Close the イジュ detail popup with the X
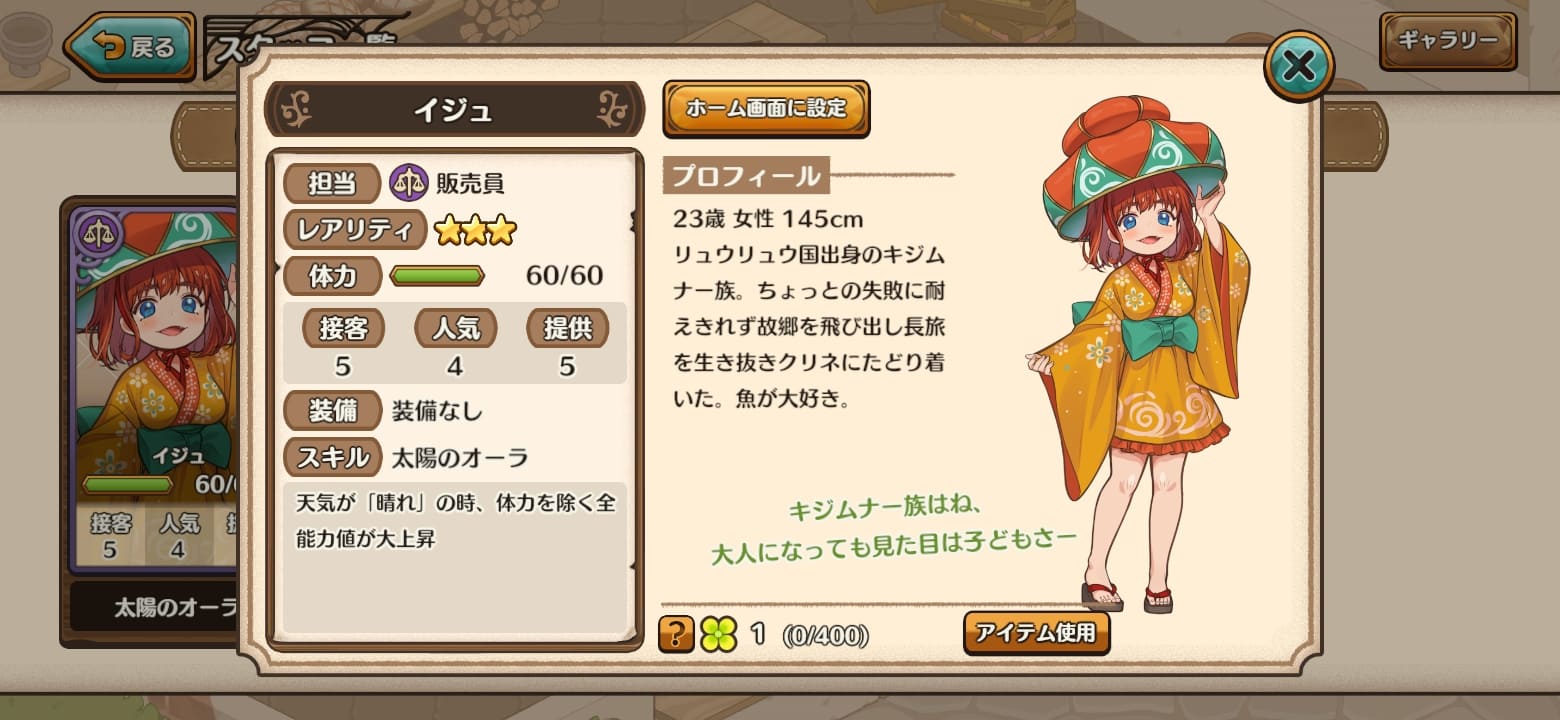1560x720 pixels. pyautogui.click(x=1299, y=64)
